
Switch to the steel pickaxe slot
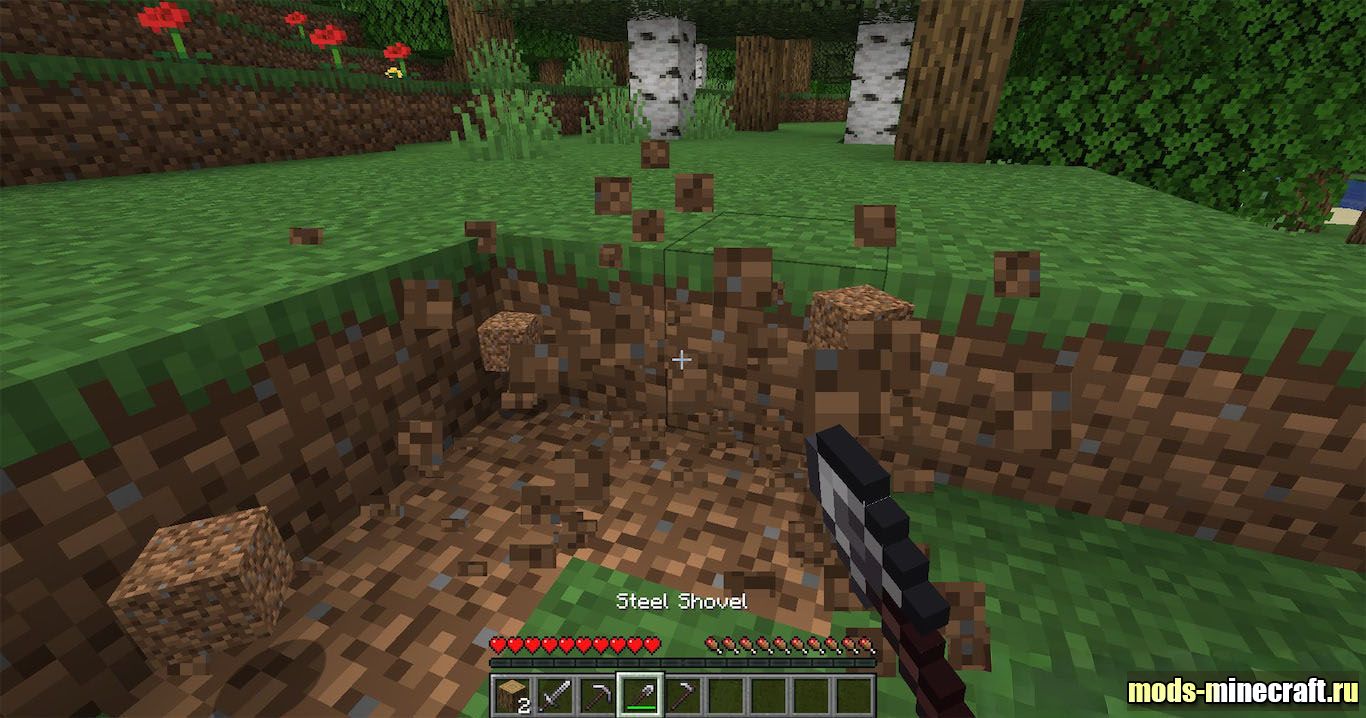(597, 695)
